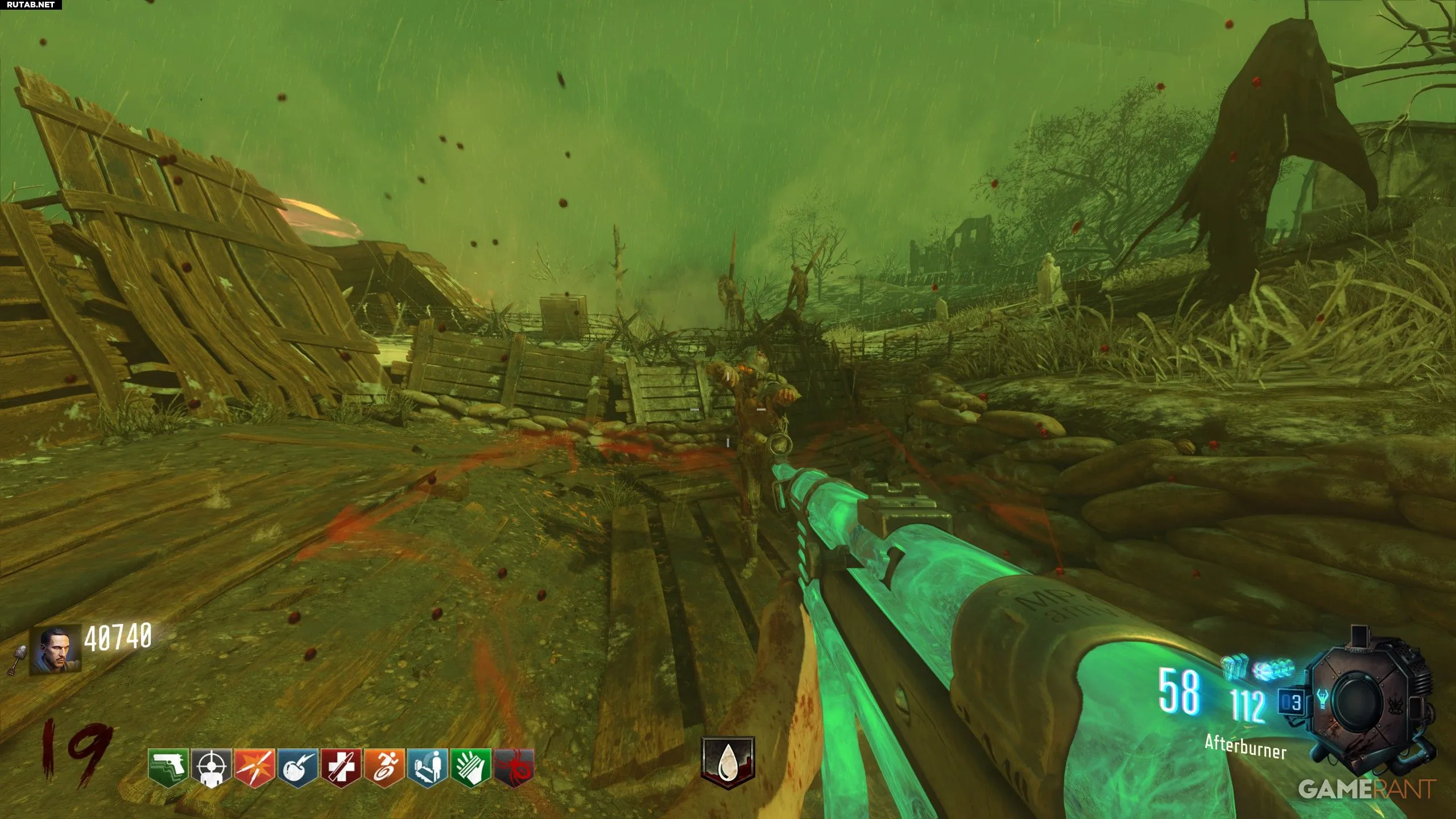The image size is (1456, 819).
Task: Click the Afterburner weapon name label
Action: pyautogui.click(x=1245, y=747)
